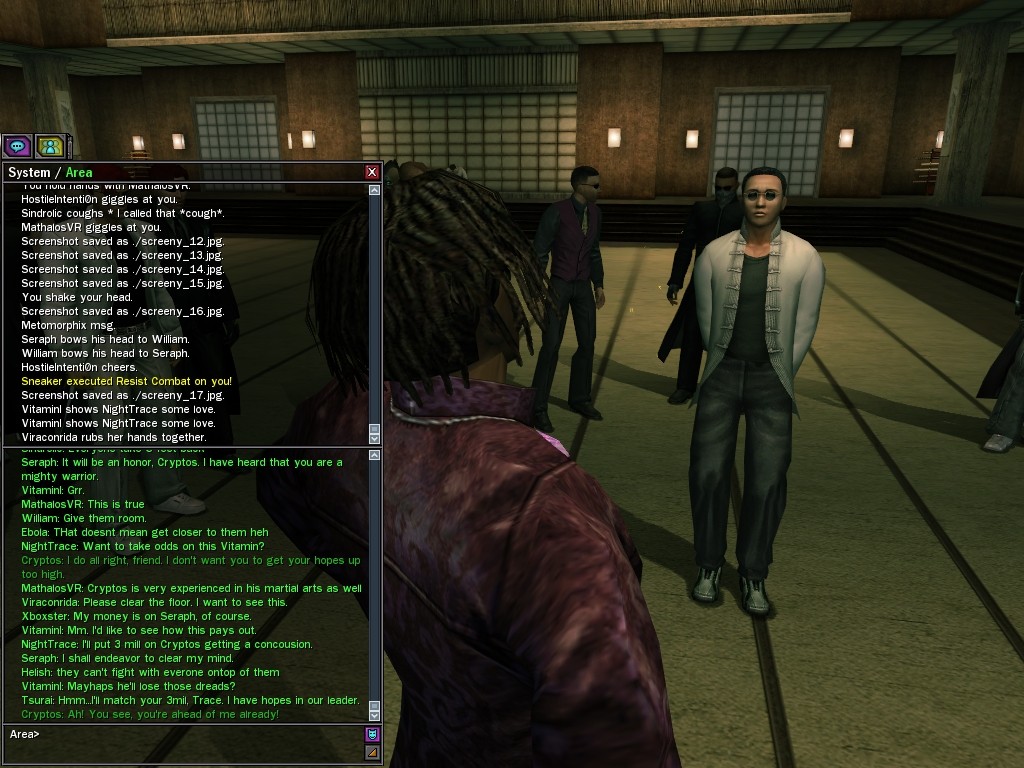Click the system log scroll-down arrow
Viewport: 1024px width, 768px height.
[x=374, y=438]
